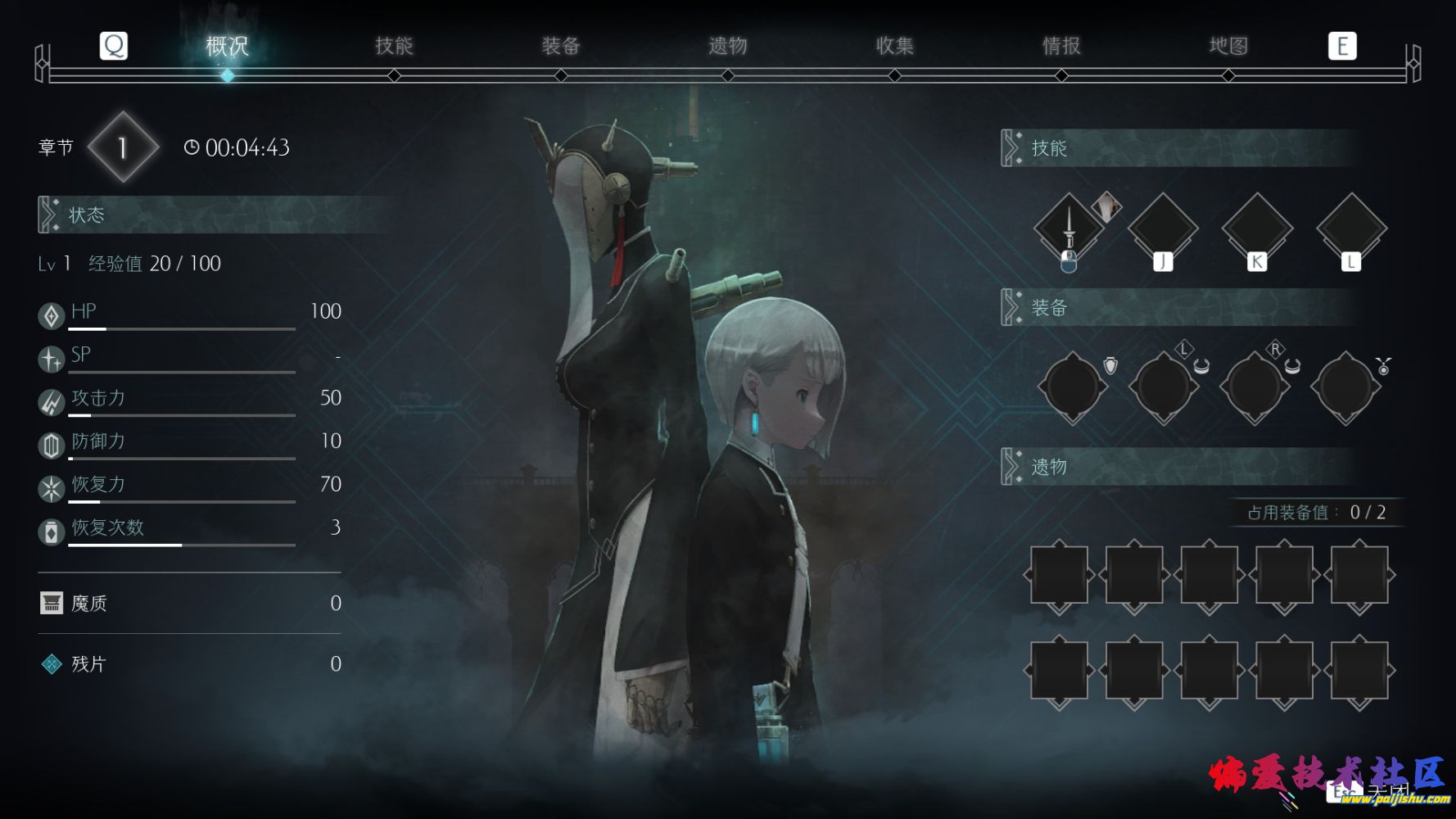This screenshot has width=1456, height=819.
Task: Go to the 收集 tab
Action: tap(894, 46)
